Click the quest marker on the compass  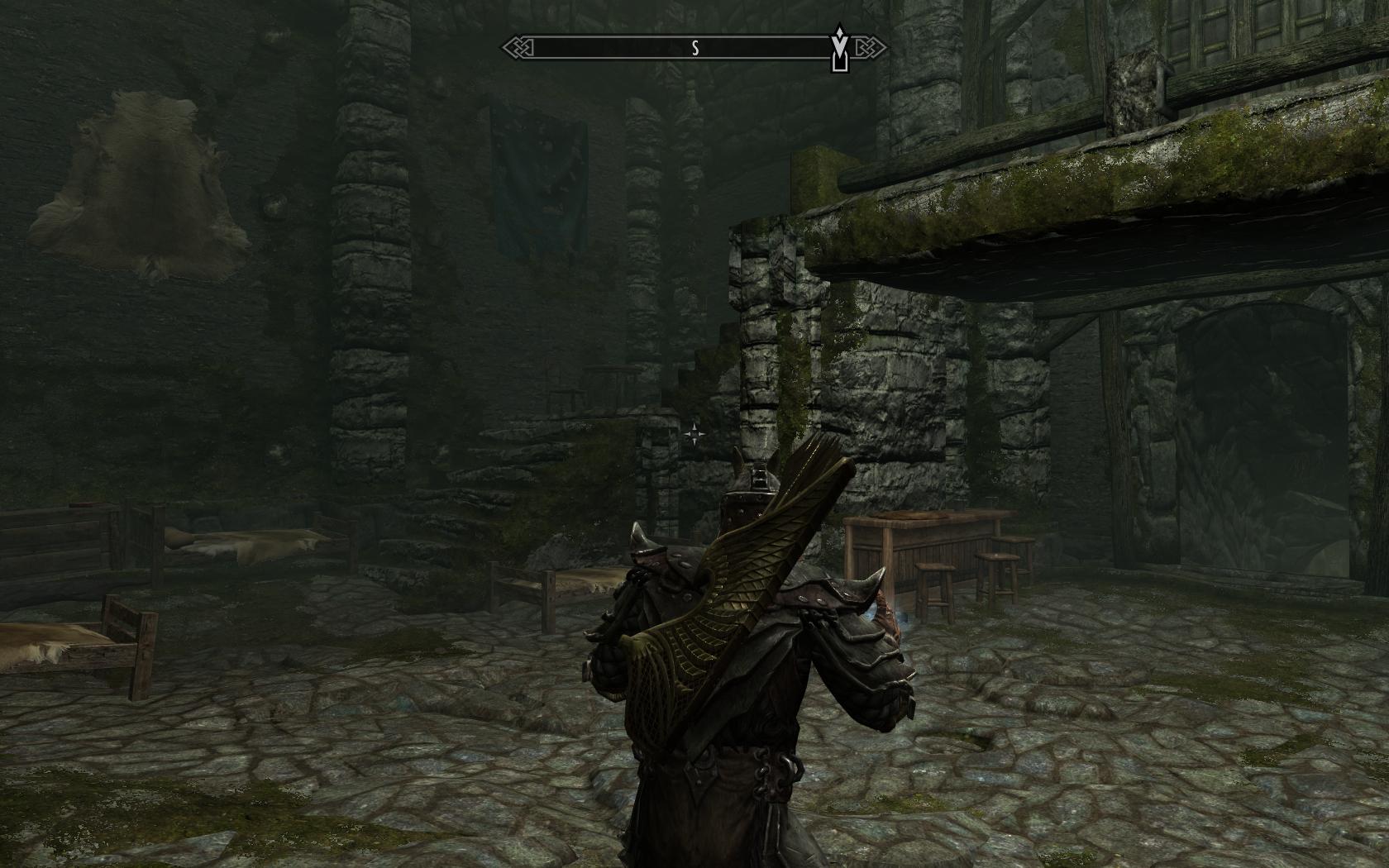[x=840, y=47]
